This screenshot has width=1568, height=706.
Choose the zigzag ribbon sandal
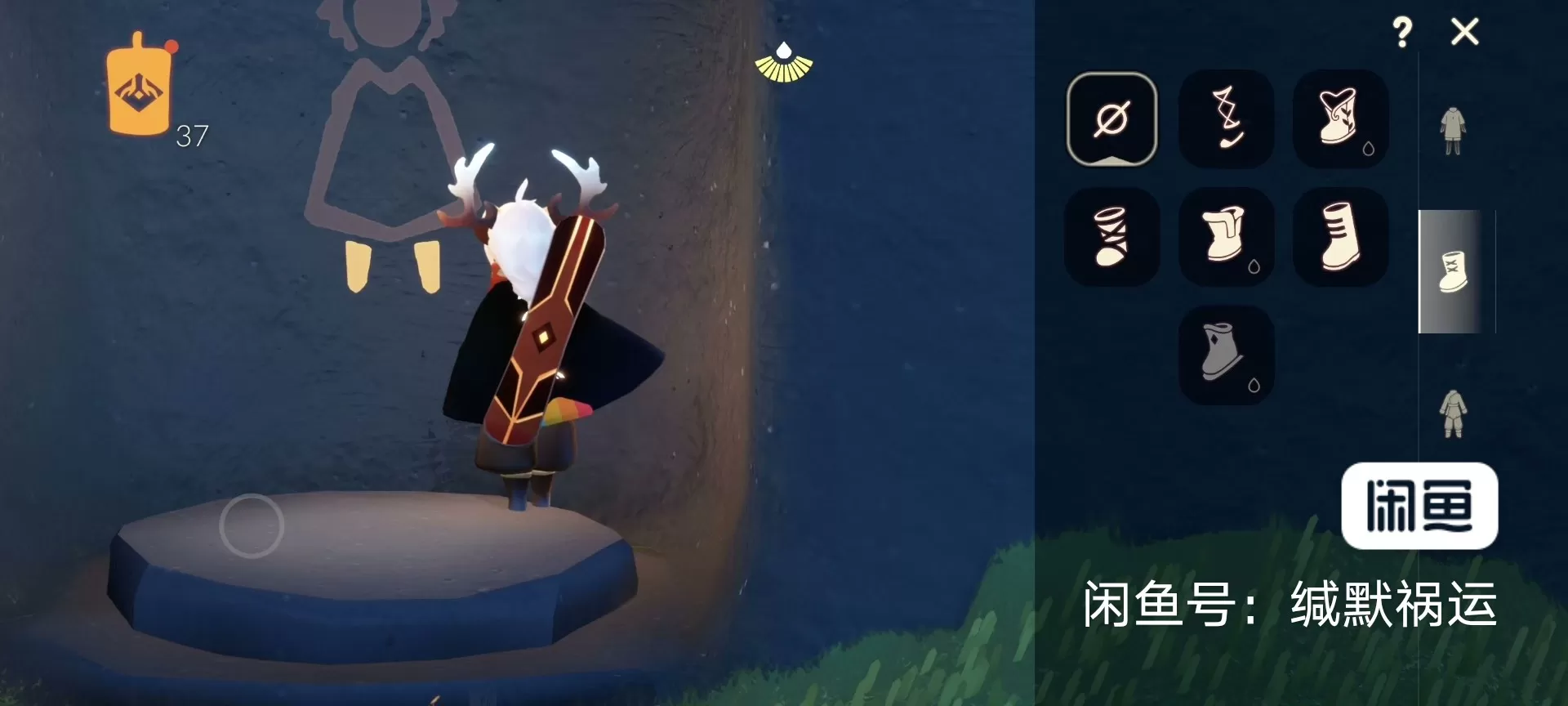(1226, 119)
